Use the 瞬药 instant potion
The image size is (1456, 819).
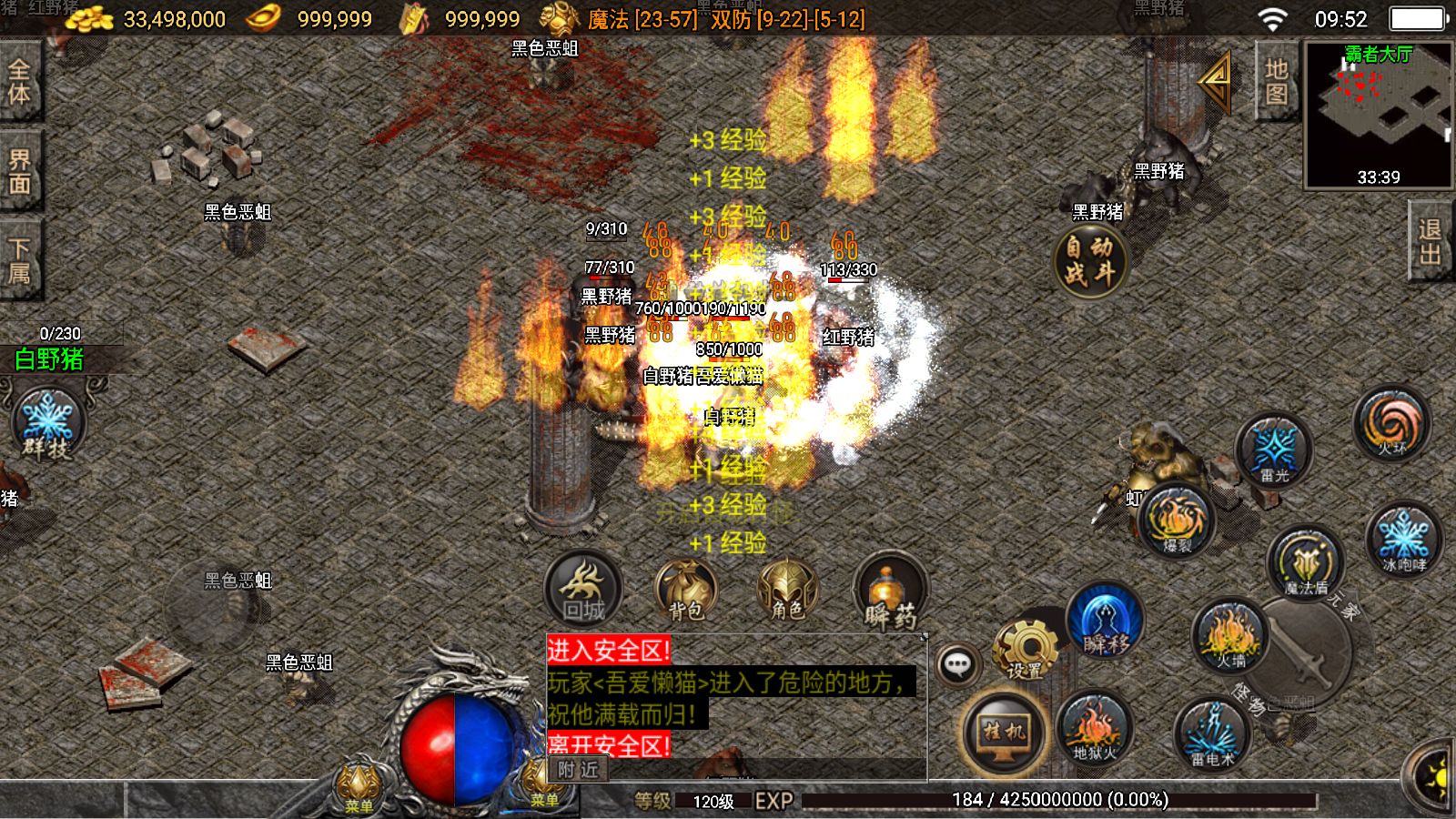[890, 591]
